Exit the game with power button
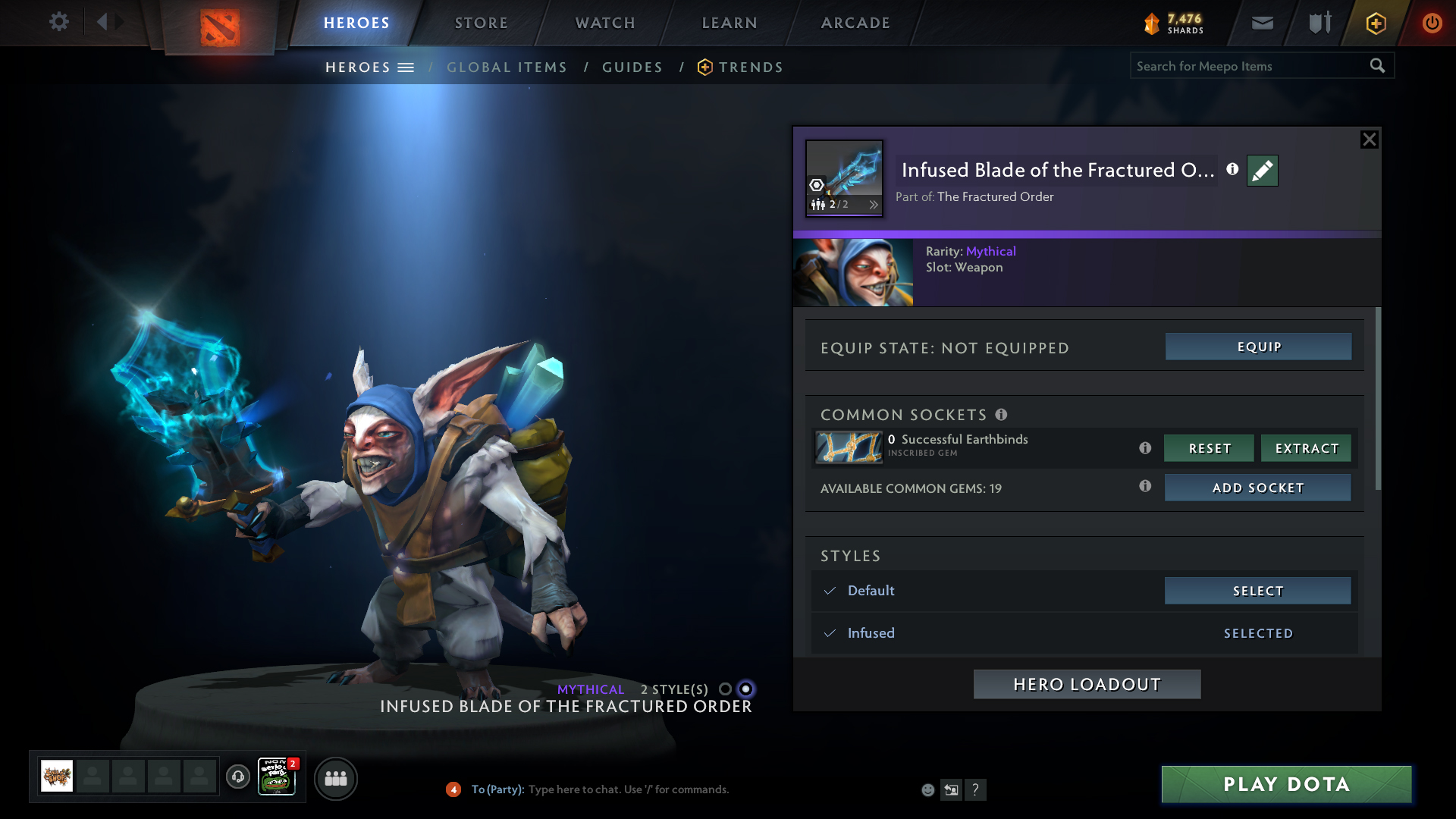 [1432, 23]
